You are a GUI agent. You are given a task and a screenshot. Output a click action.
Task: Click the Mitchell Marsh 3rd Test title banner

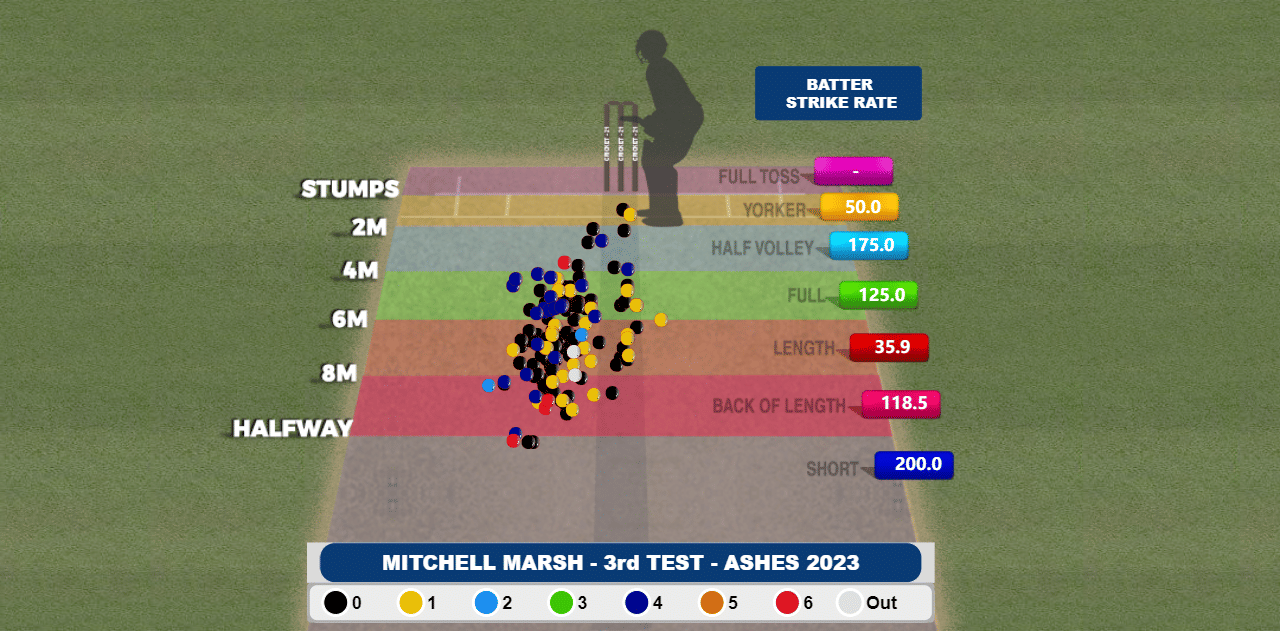point(620,562)
